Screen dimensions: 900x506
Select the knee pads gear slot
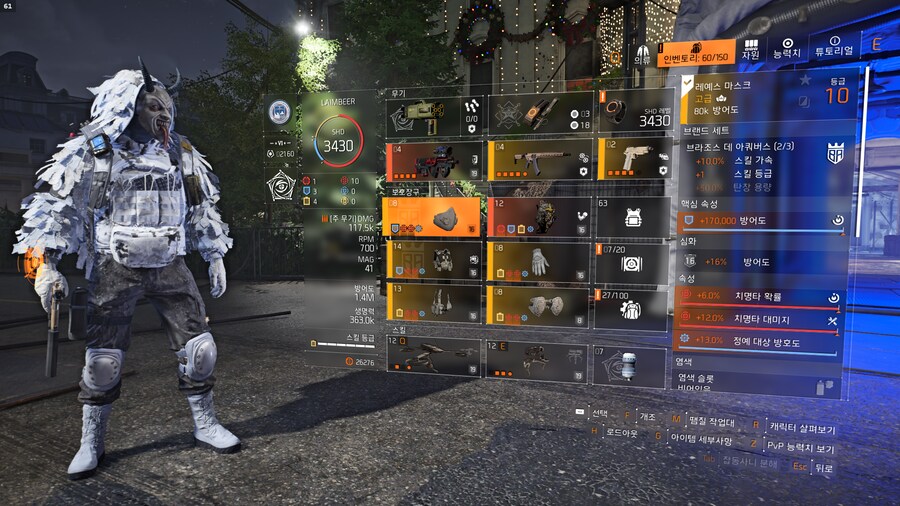tap(538, 305)
